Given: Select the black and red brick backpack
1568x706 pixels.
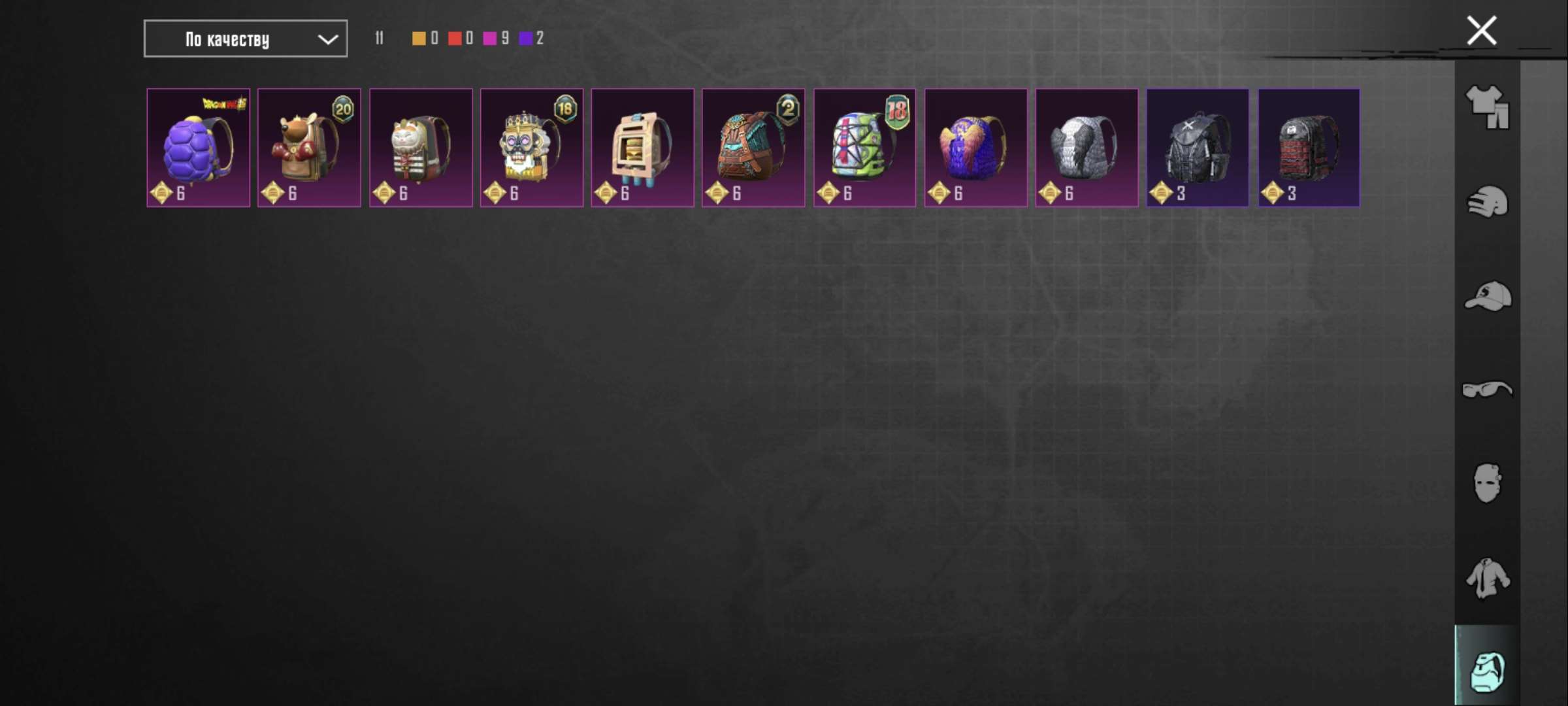Looking at the screenshot, I should [1309, 148].
